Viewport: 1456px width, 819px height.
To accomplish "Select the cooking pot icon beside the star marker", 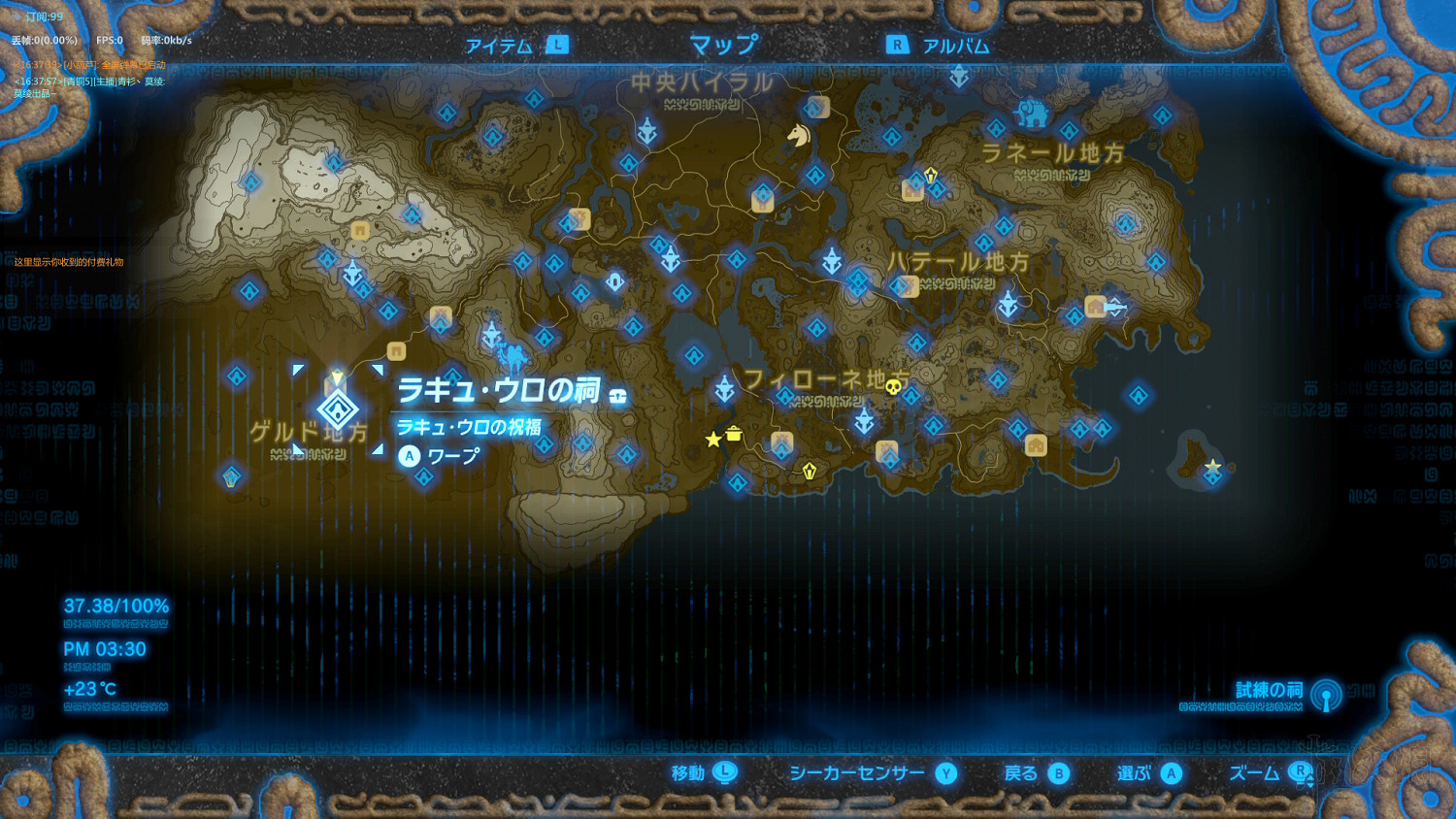I will (734, 435).
